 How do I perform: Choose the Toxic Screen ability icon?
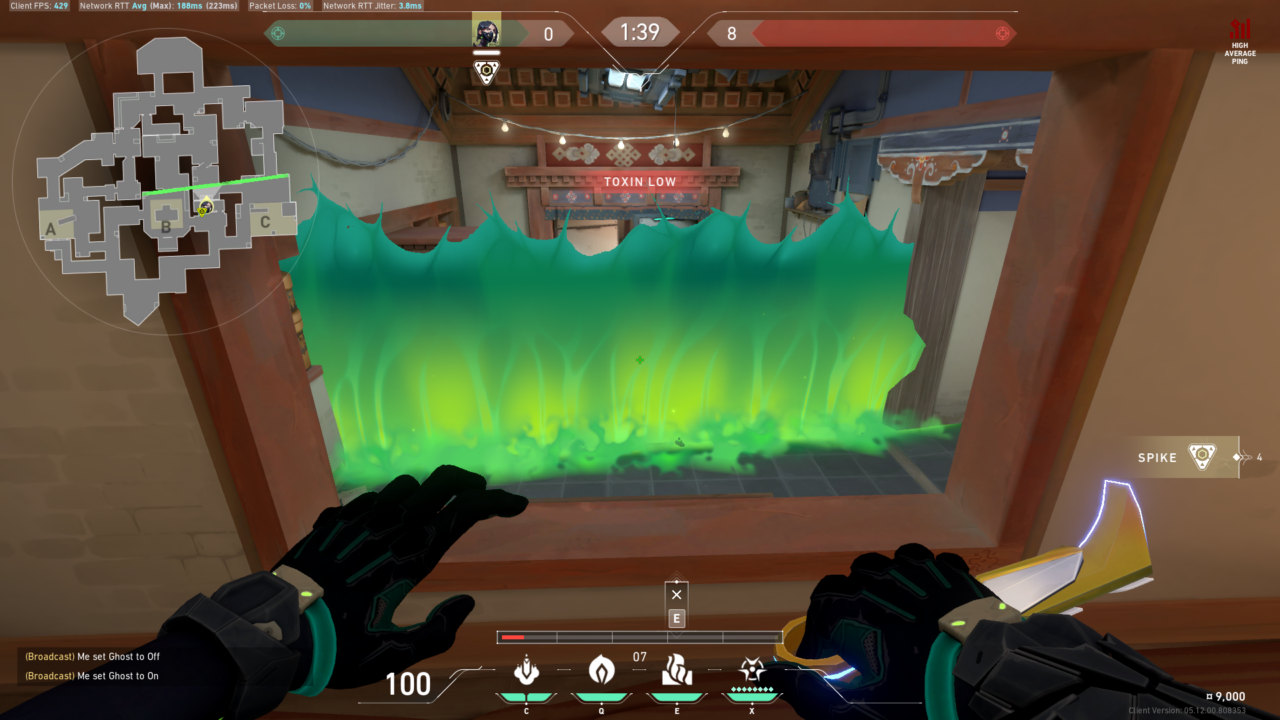[x=677, y=669]
